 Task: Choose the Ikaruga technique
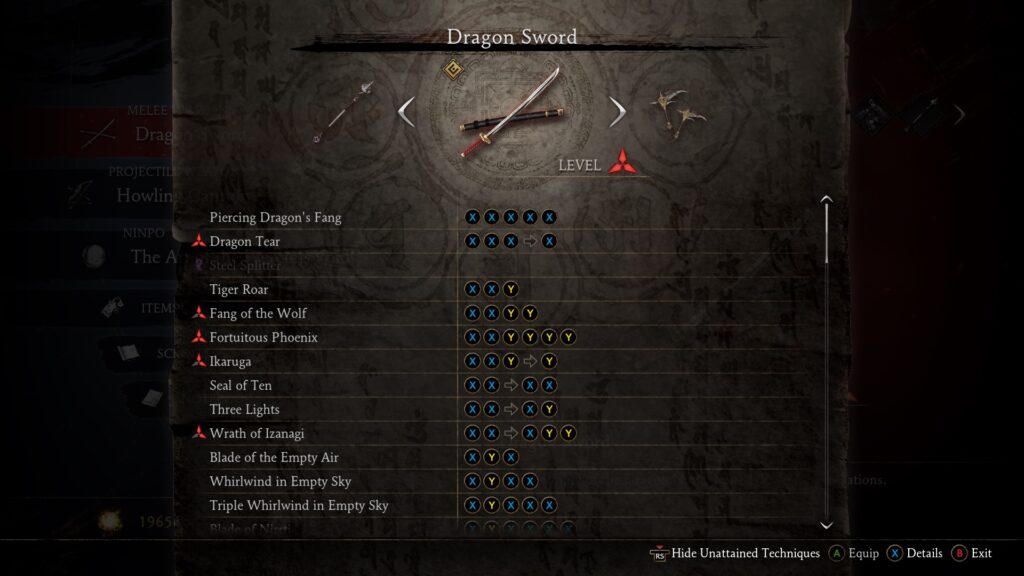coord(230,361)
